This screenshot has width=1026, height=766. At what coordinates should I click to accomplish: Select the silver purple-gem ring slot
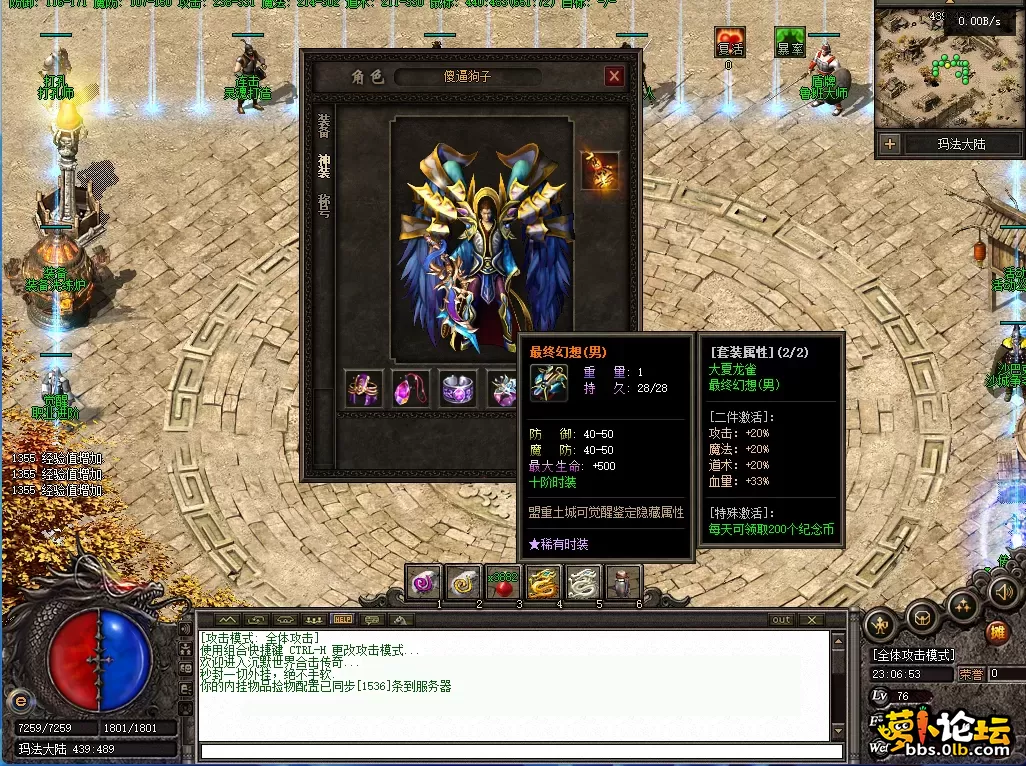[458, 388]
